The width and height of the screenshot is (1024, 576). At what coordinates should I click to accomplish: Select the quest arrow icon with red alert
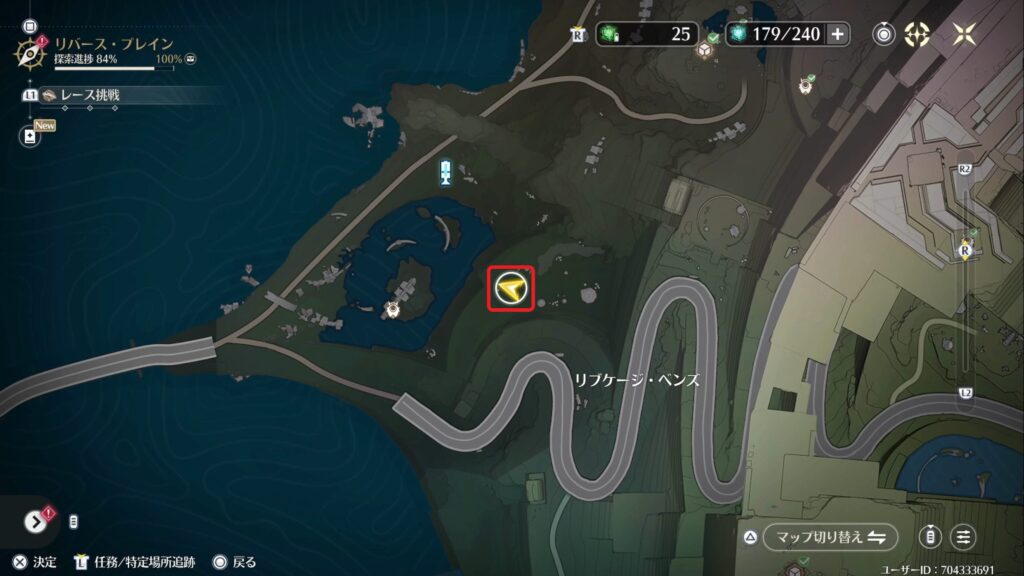tap(35, 521)
